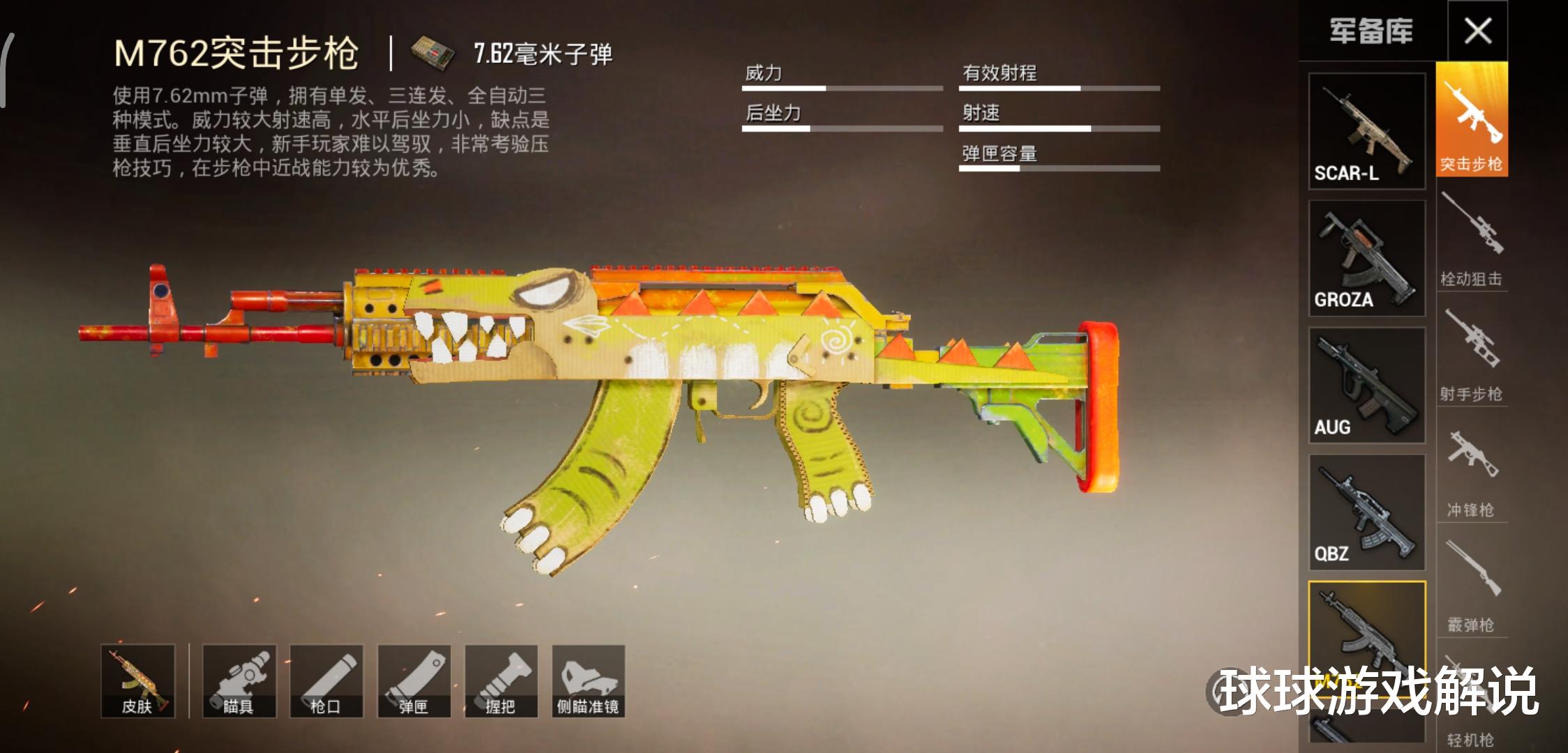Open the 霰弹枪 category tab
Image resolution: width=1568 pixels, height=753 pixels.
coord(1472,586)
